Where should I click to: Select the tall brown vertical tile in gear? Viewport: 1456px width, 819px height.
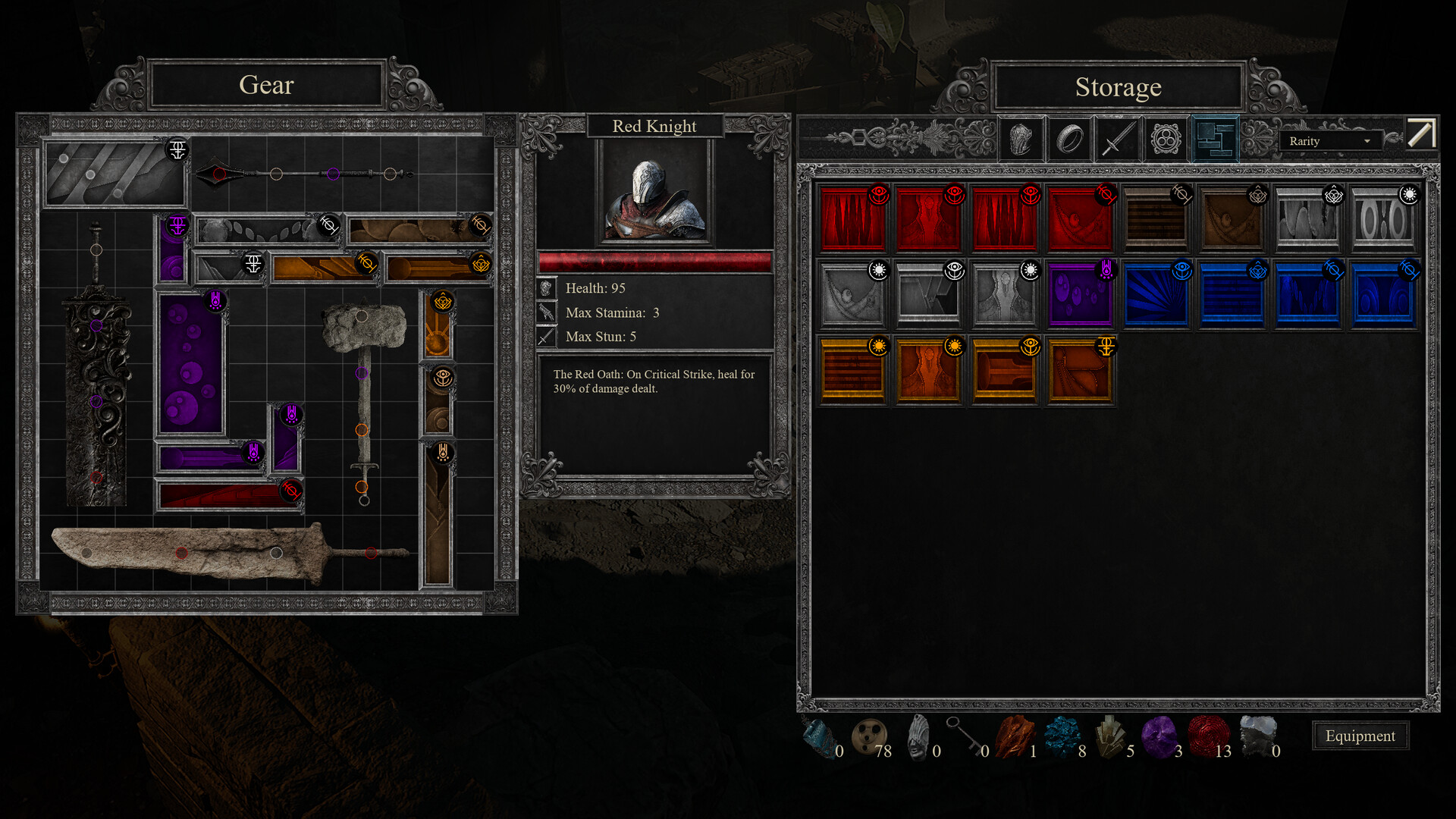[438, 516]
